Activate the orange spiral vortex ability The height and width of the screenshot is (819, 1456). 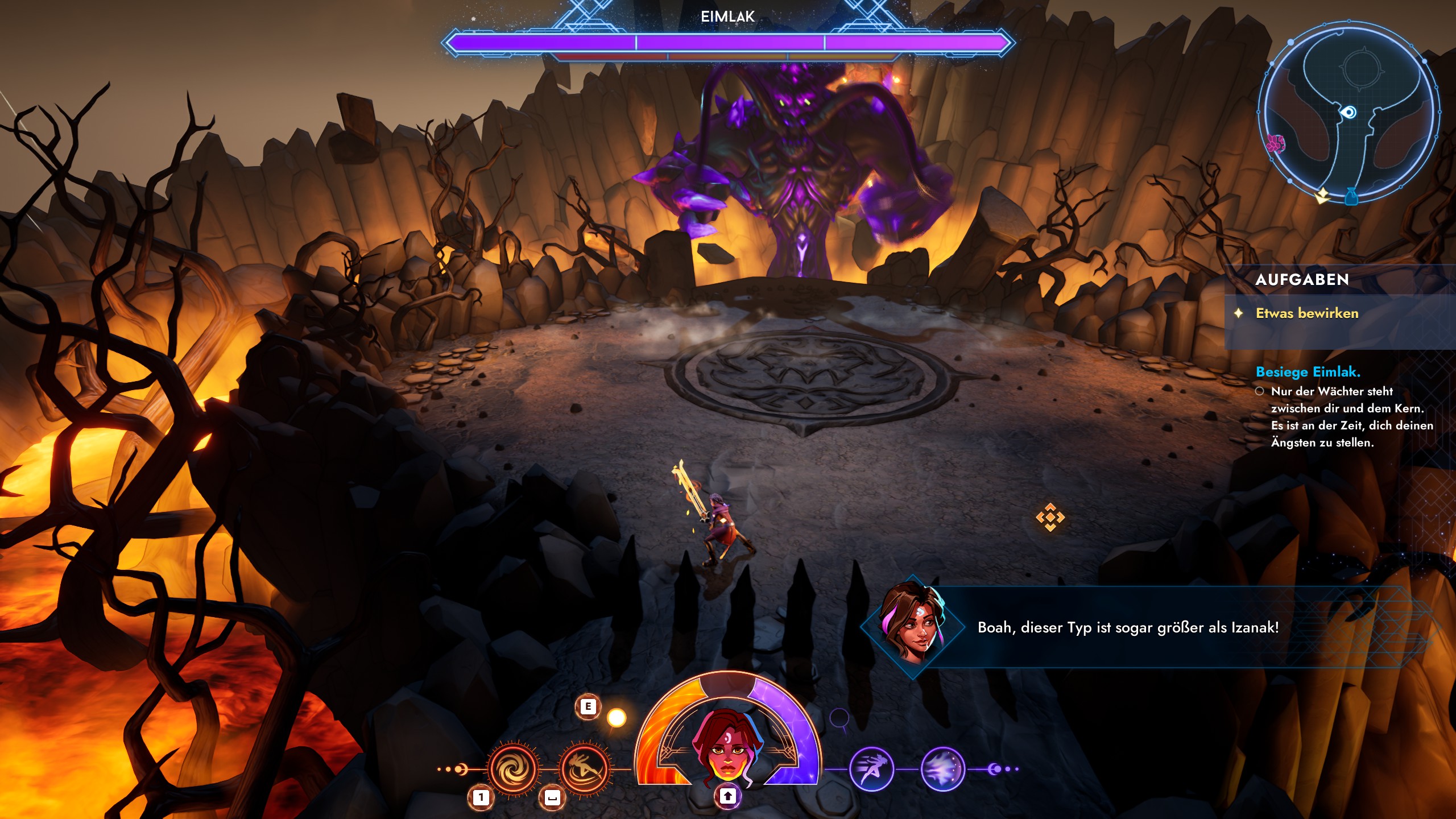pyautogui.click(x=514, y=769)
